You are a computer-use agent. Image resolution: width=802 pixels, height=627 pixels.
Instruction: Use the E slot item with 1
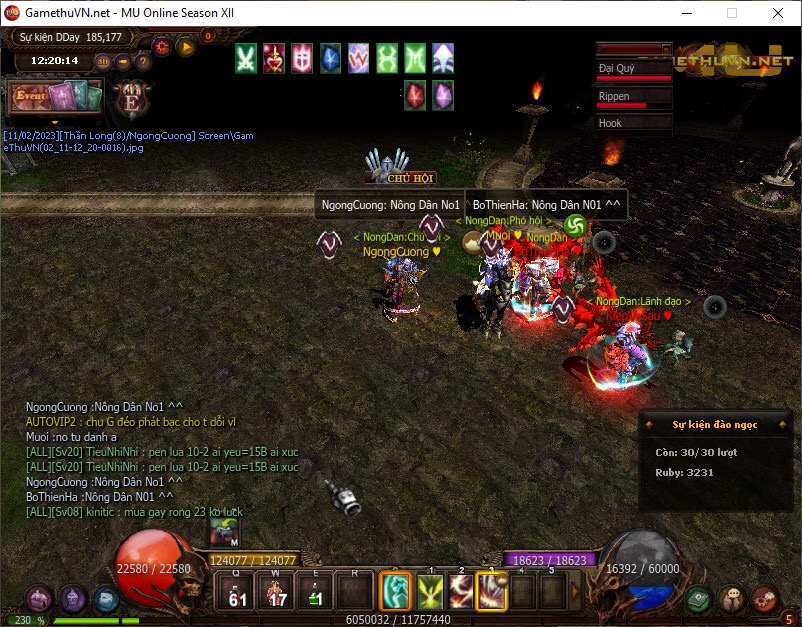point(316,591)
